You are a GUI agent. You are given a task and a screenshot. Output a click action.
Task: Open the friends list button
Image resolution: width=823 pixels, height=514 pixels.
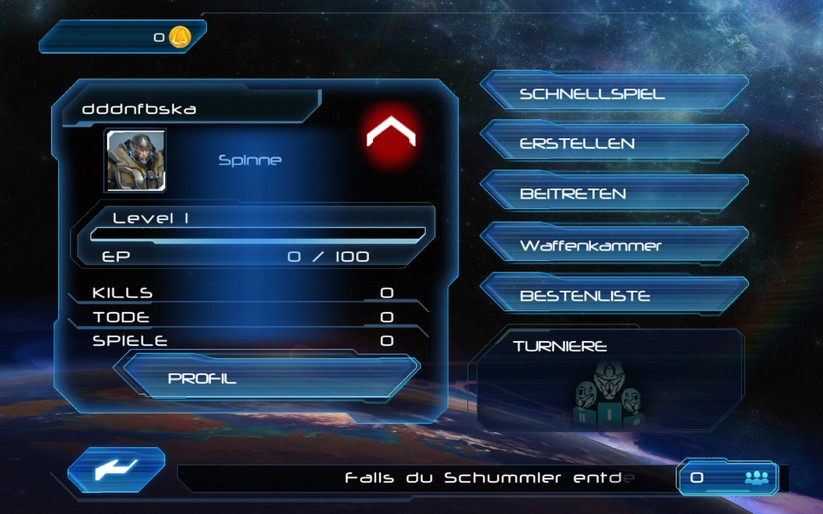pyautogui.click(x=728, y=478)
